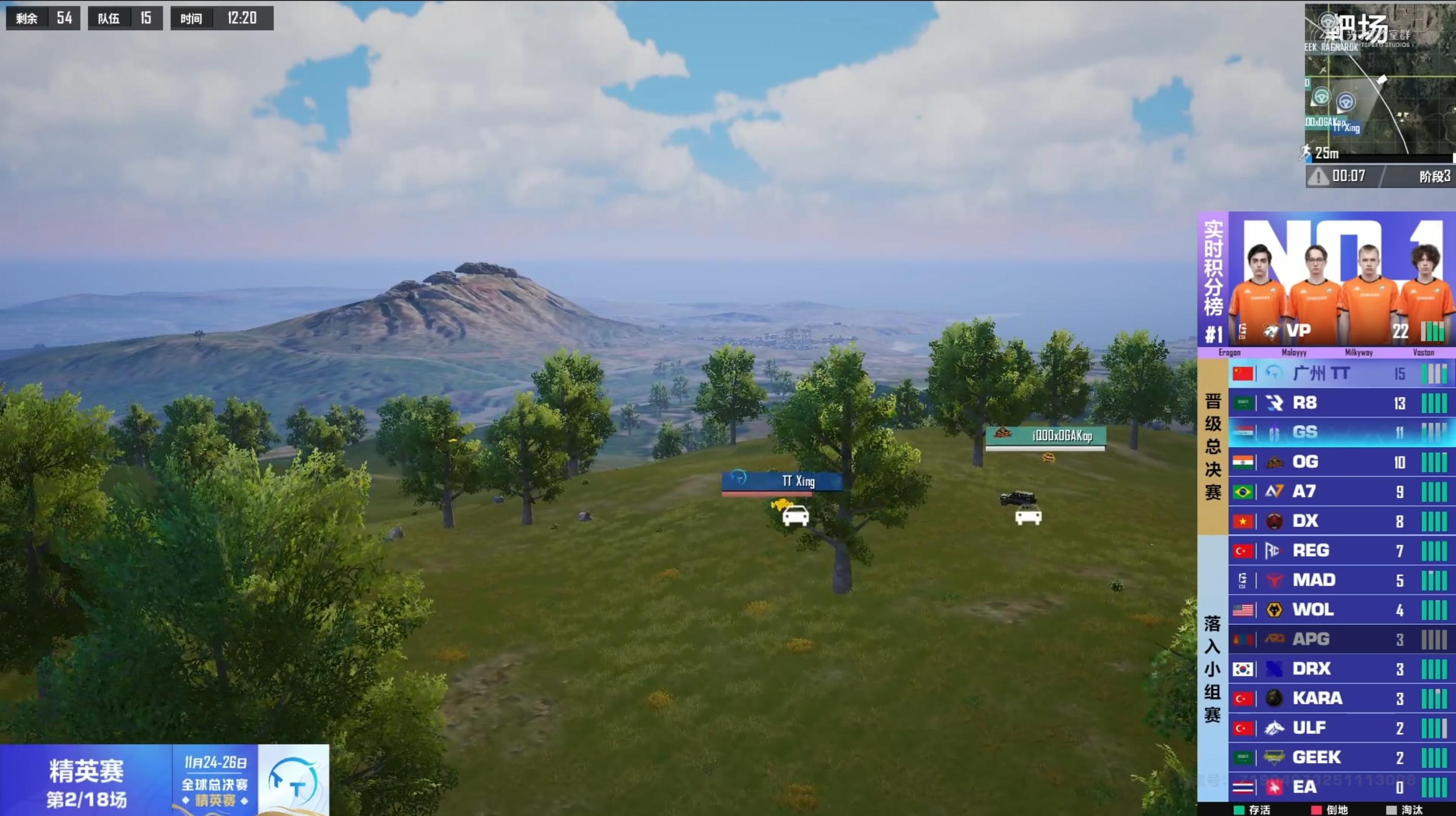1456x816 pixels.
Task: Choose the R8 team row
Action: click(1340, 403)
